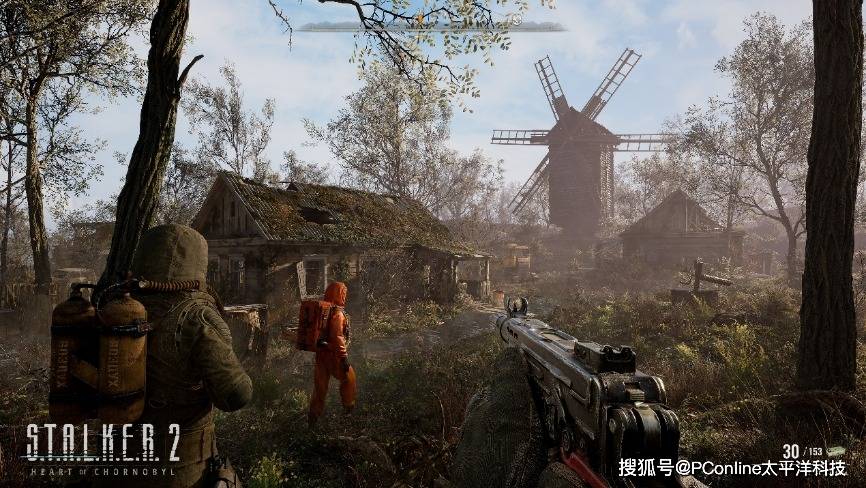Select the orange objective marker on the compass
Screen dimensions: 866x488
point(421,18)
